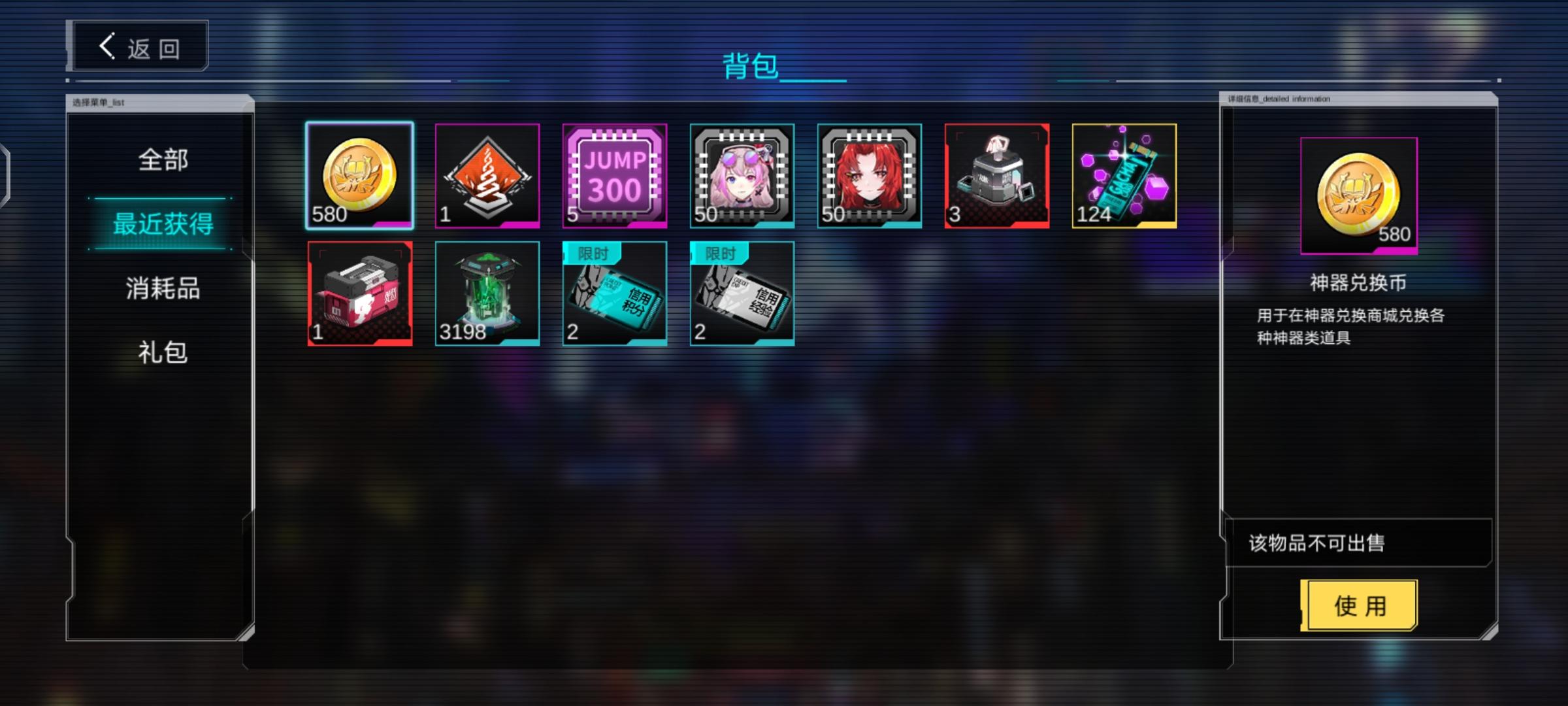1568x706 pixels.
Task: Click 返回 to go back
Action: pyautogui.click(x=137, y=44)
